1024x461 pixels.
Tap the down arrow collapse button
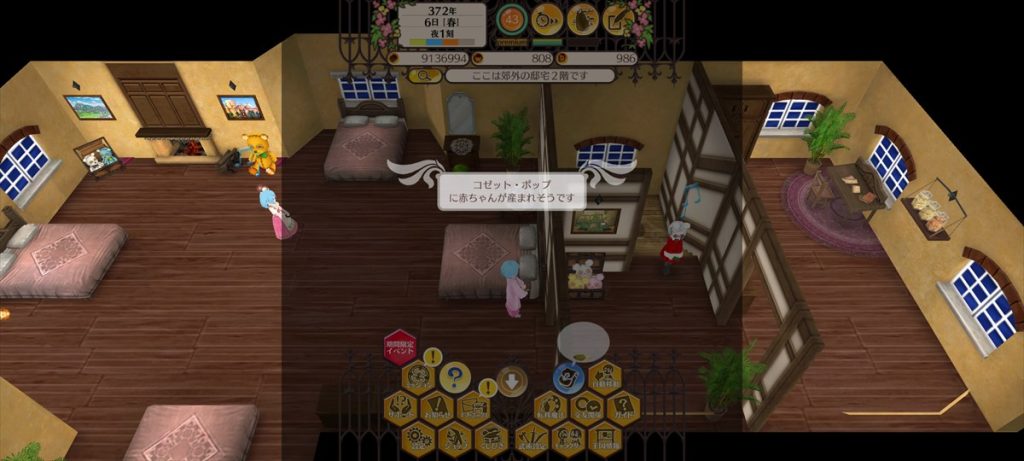click(511, 380)
